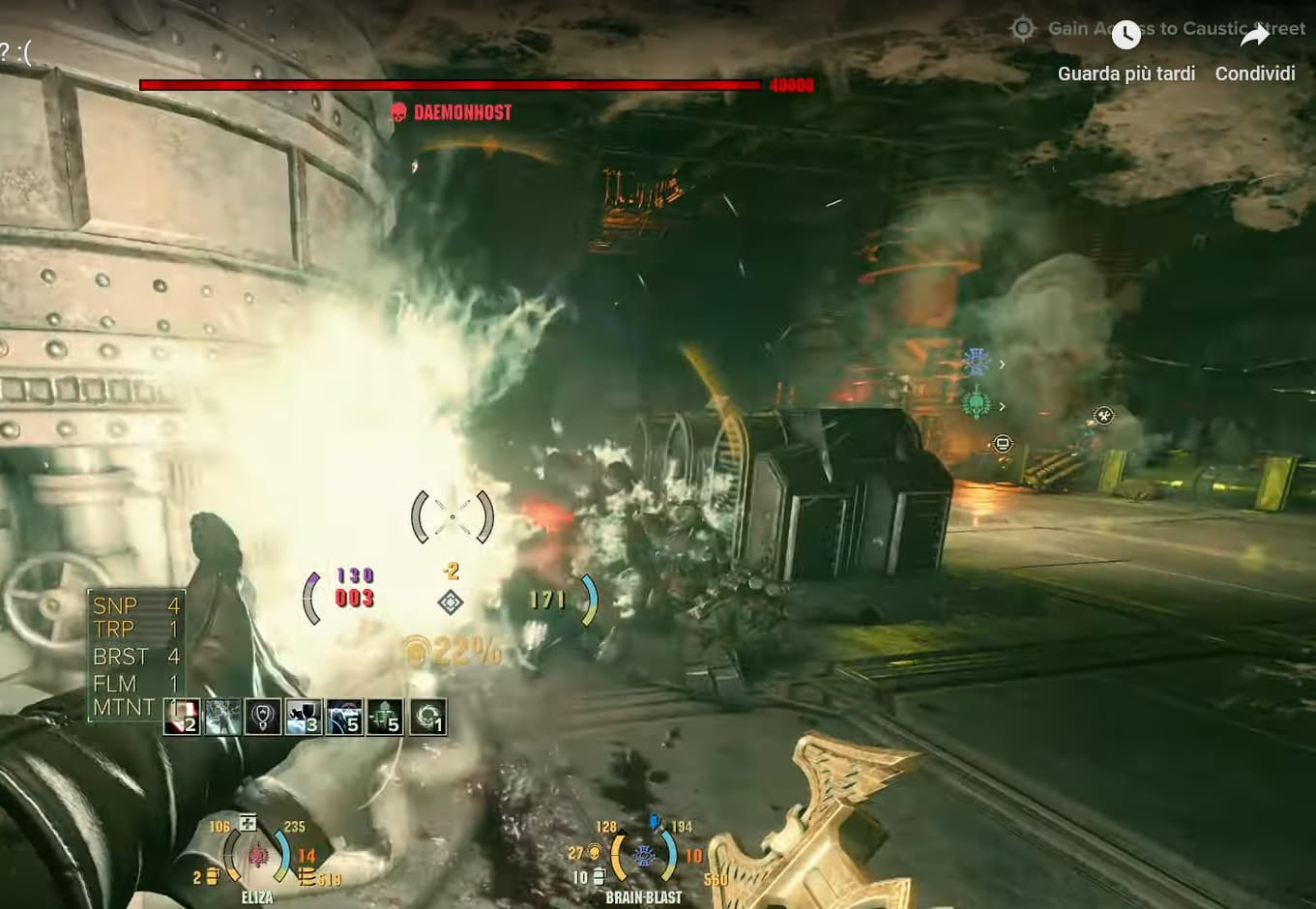Share the video using Condividi

point(1254,52)
